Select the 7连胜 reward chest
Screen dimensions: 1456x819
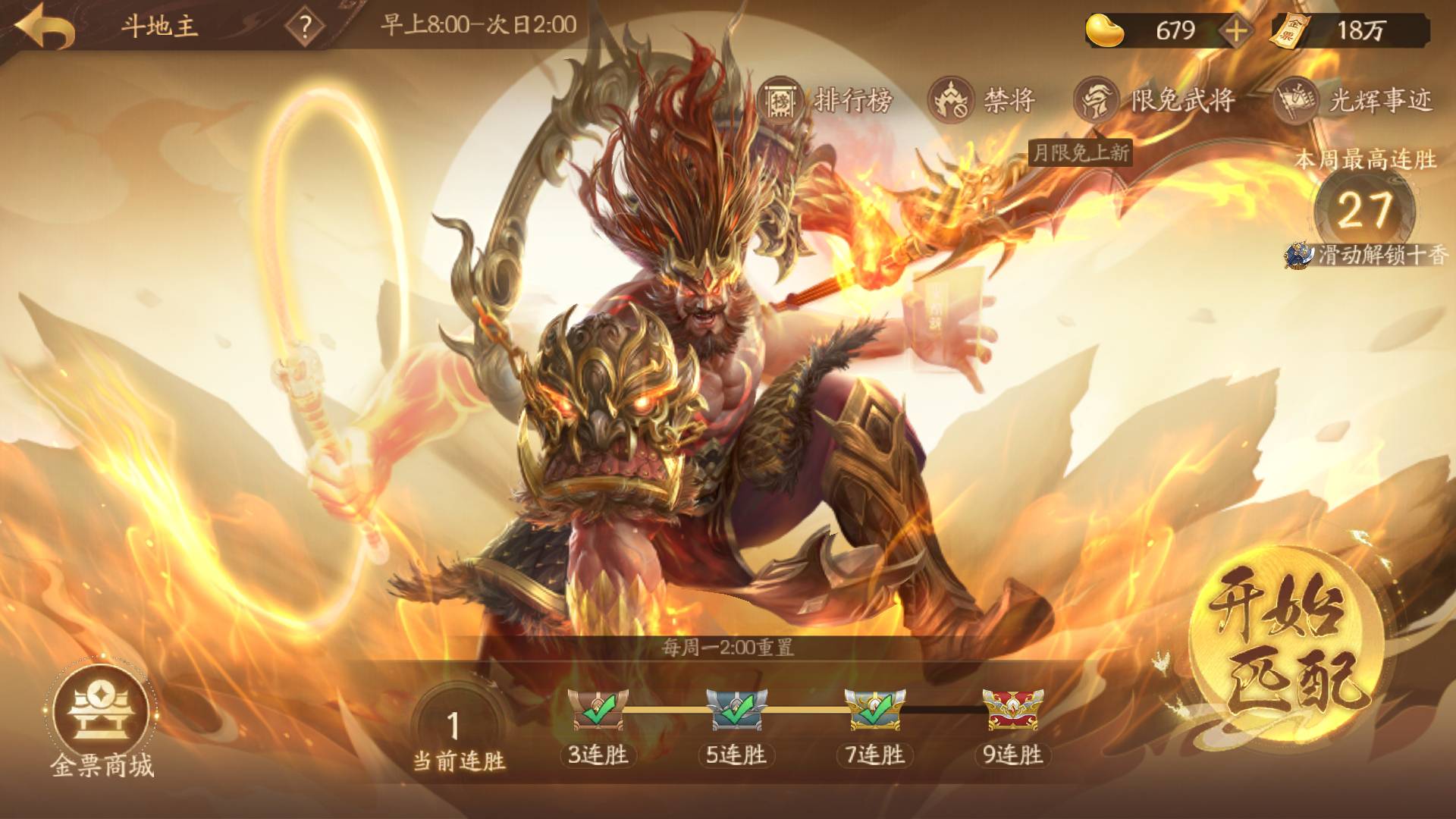click(x=874, y=711)
